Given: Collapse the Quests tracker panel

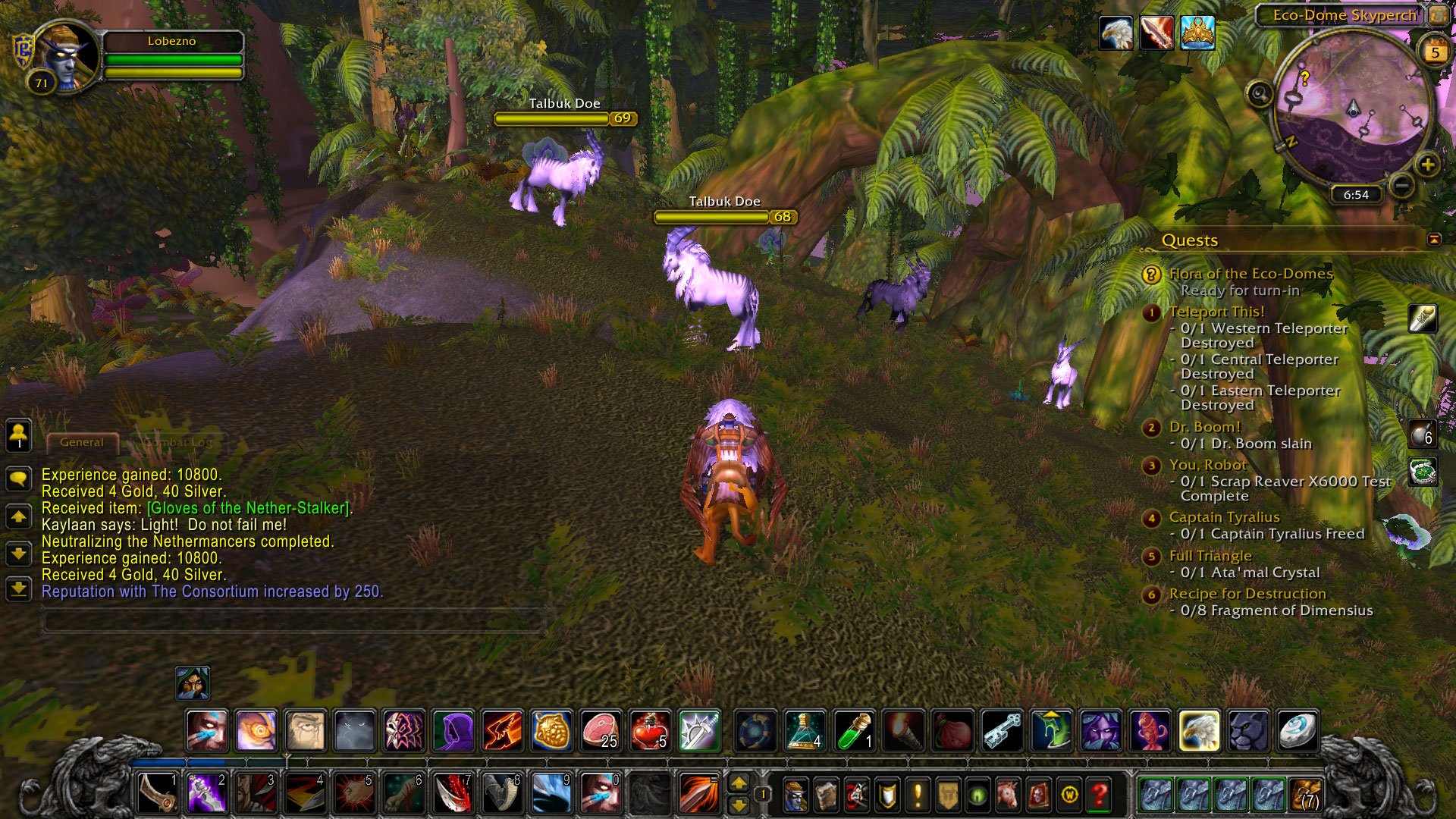Looking at the screenshot, I should [1433, 240].
